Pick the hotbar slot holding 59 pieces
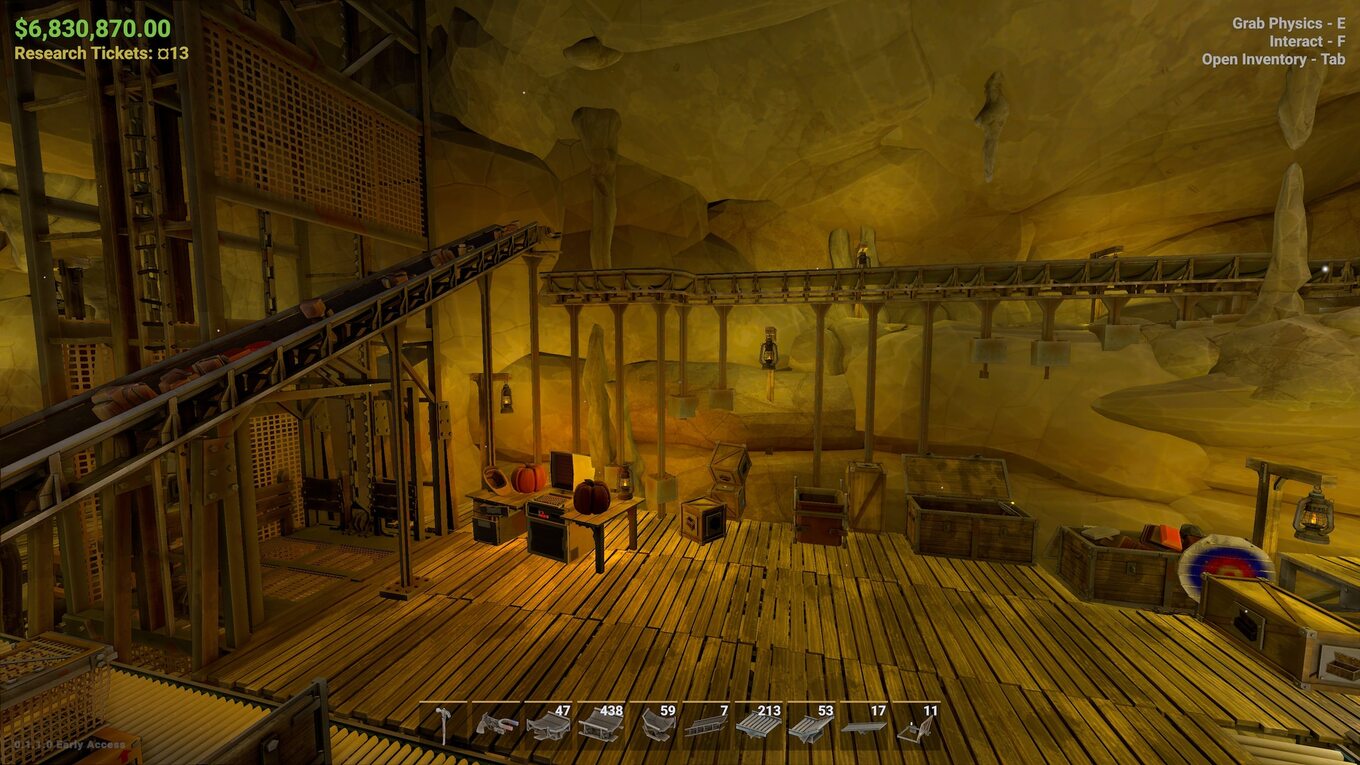1360x765 pixels. (654, 724)
